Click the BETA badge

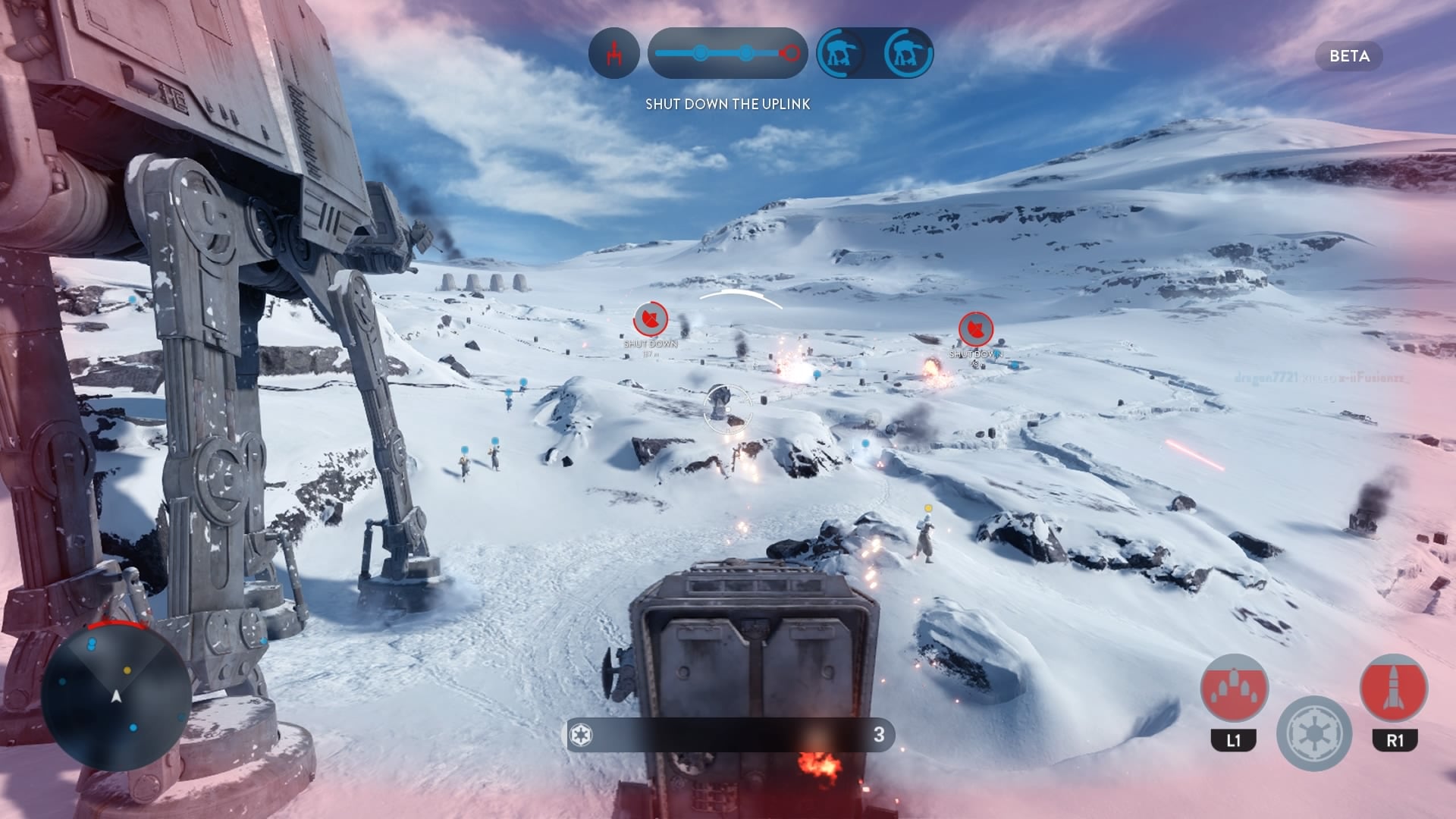coord(1349,56)
